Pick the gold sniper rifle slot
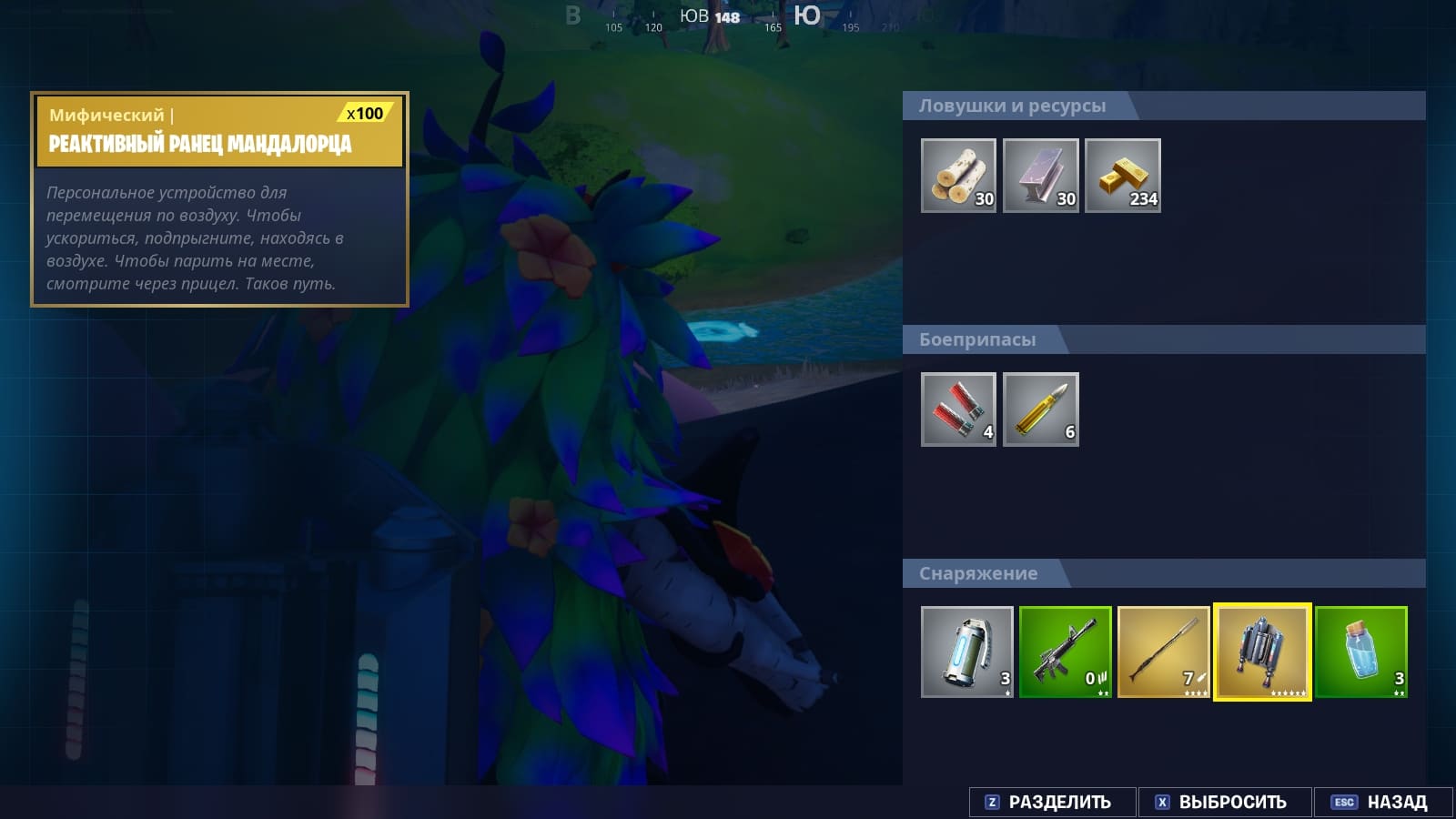The height and width of the screenshot is (819, 1456). click(1163, 652)
